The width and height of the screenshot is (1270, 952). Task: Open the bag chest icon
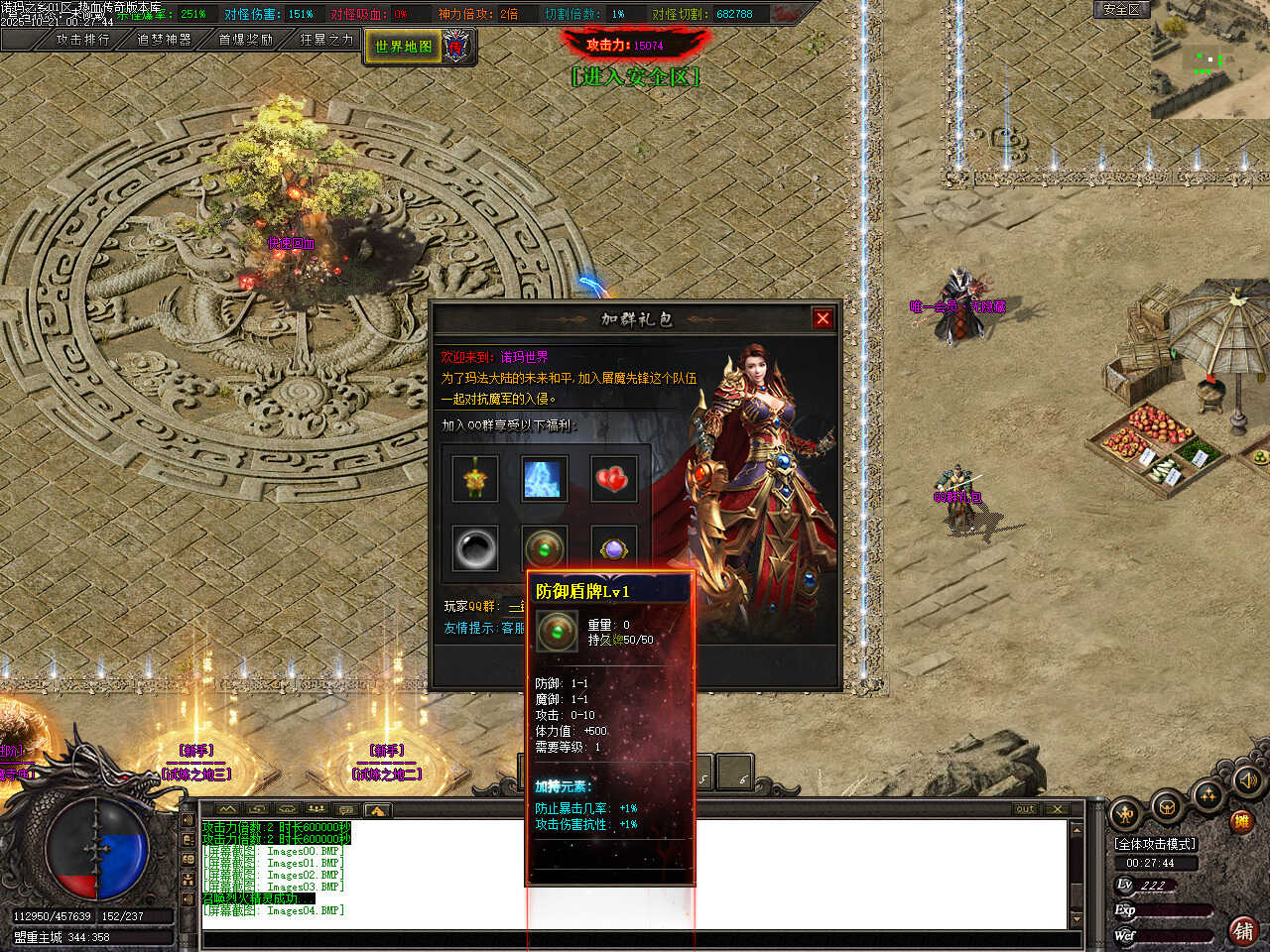pos(1167,806)
